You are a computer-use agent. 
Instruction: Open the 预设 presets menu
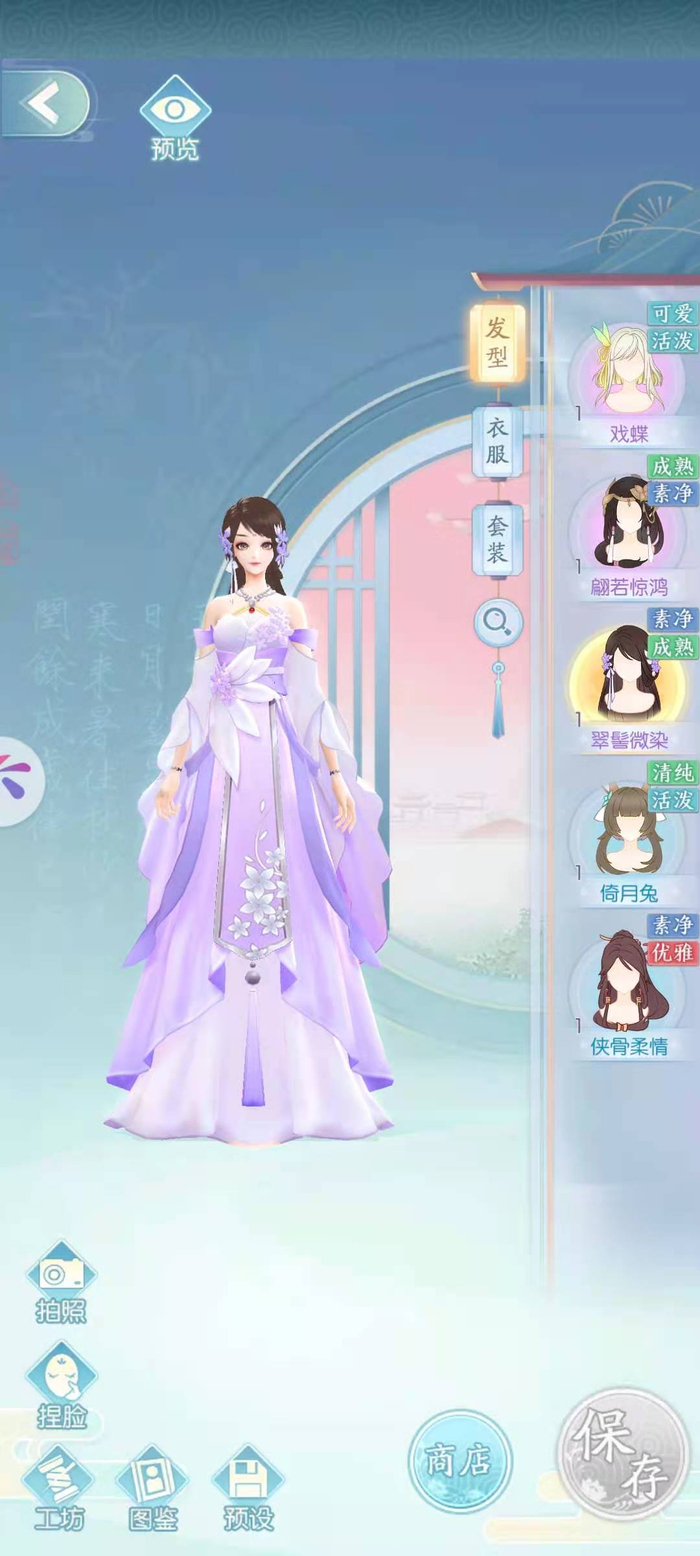247,1487
